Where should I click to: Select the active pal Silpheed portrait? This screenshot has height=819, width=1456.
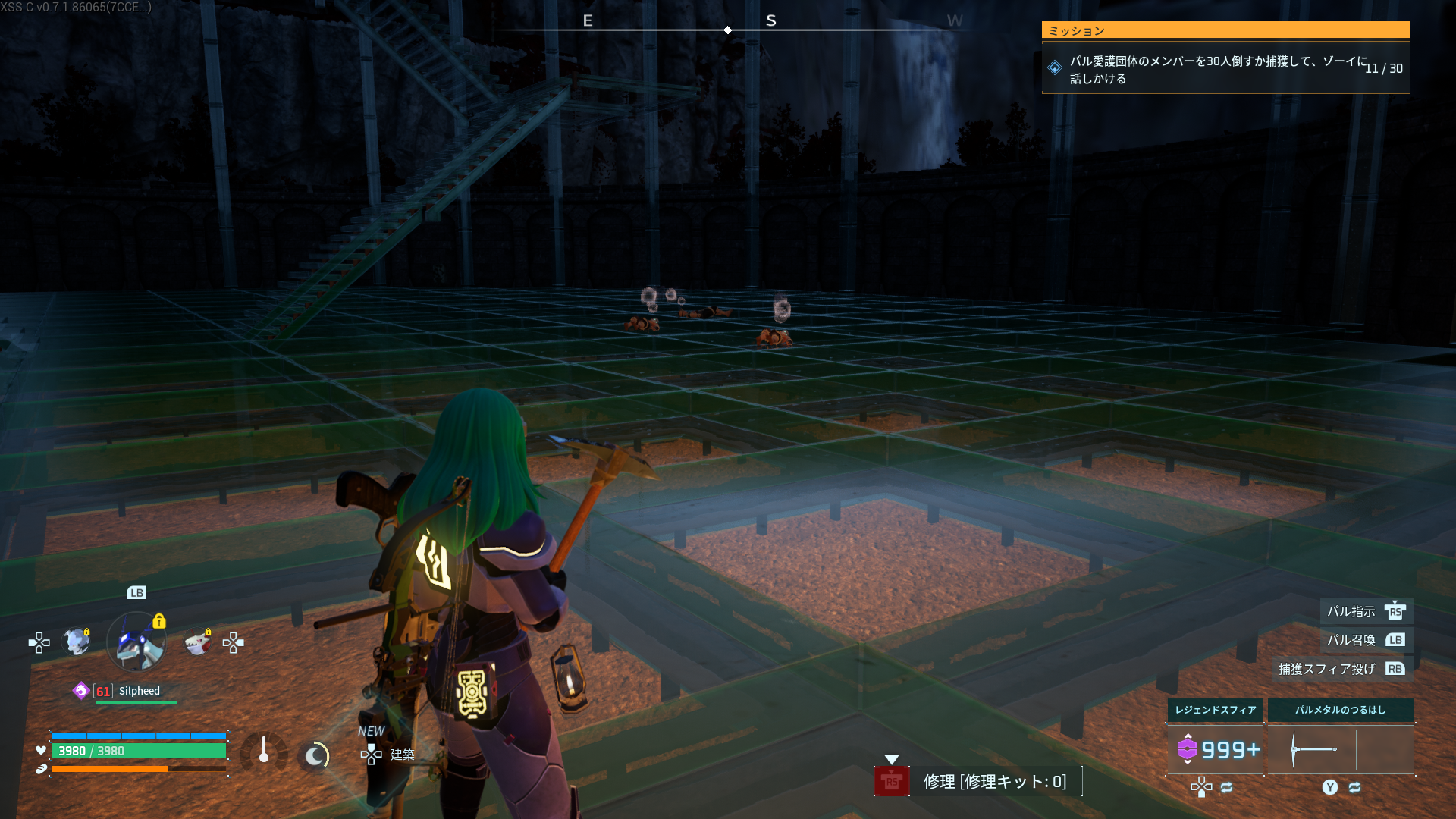(136, 642)
